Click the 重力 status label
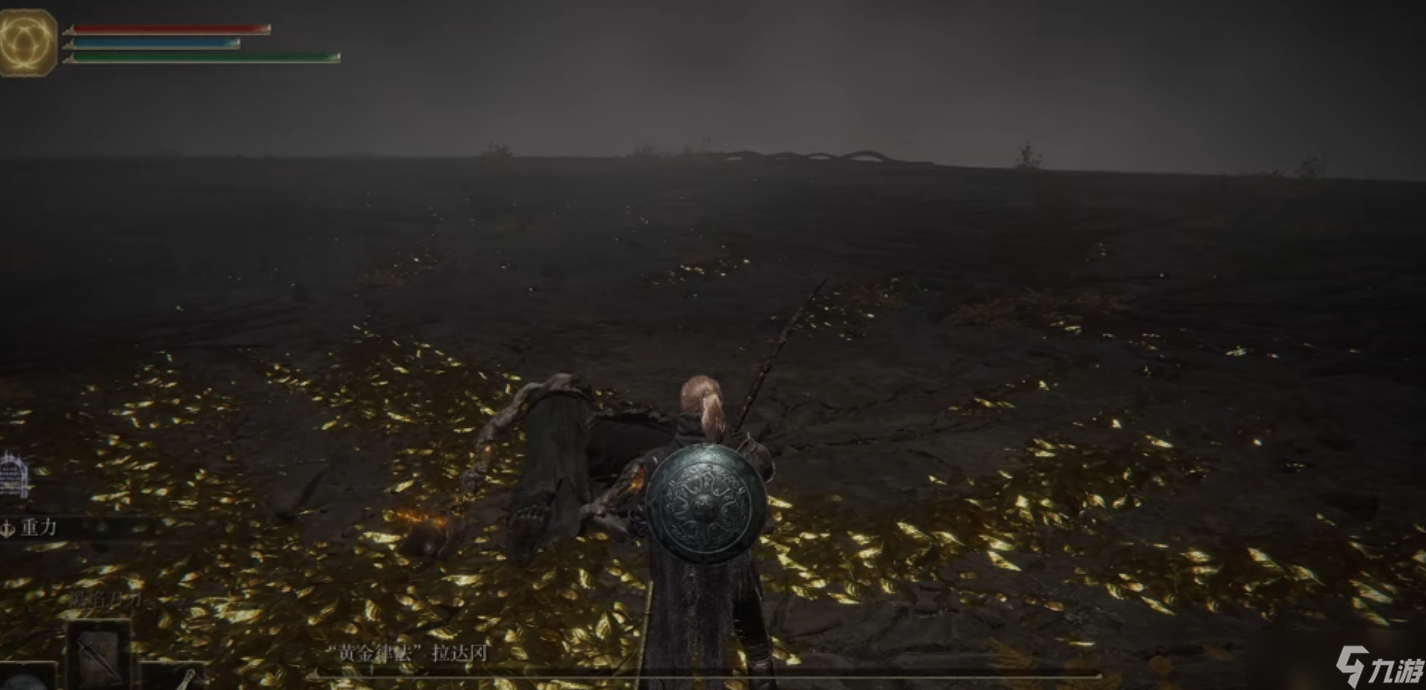1426x690 pixels. tap(38, 528)
